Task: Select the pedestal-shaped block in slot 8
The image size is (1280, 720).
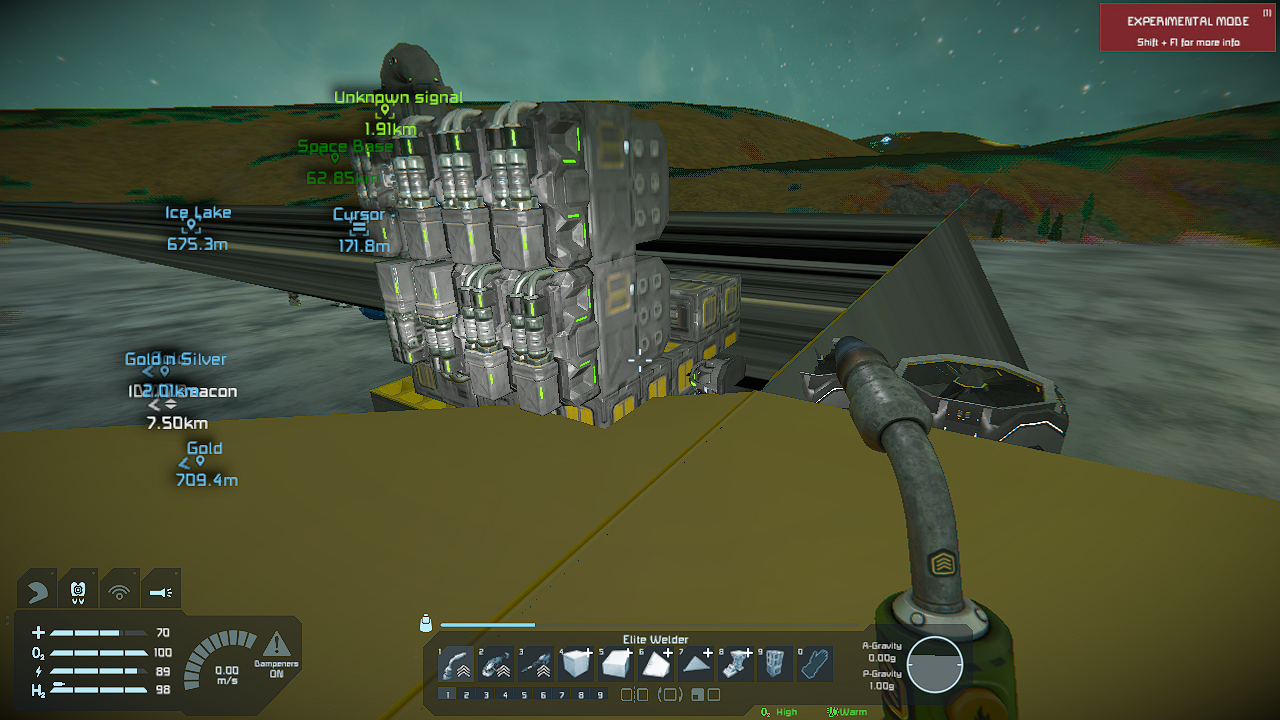Action: click(736, 663)
